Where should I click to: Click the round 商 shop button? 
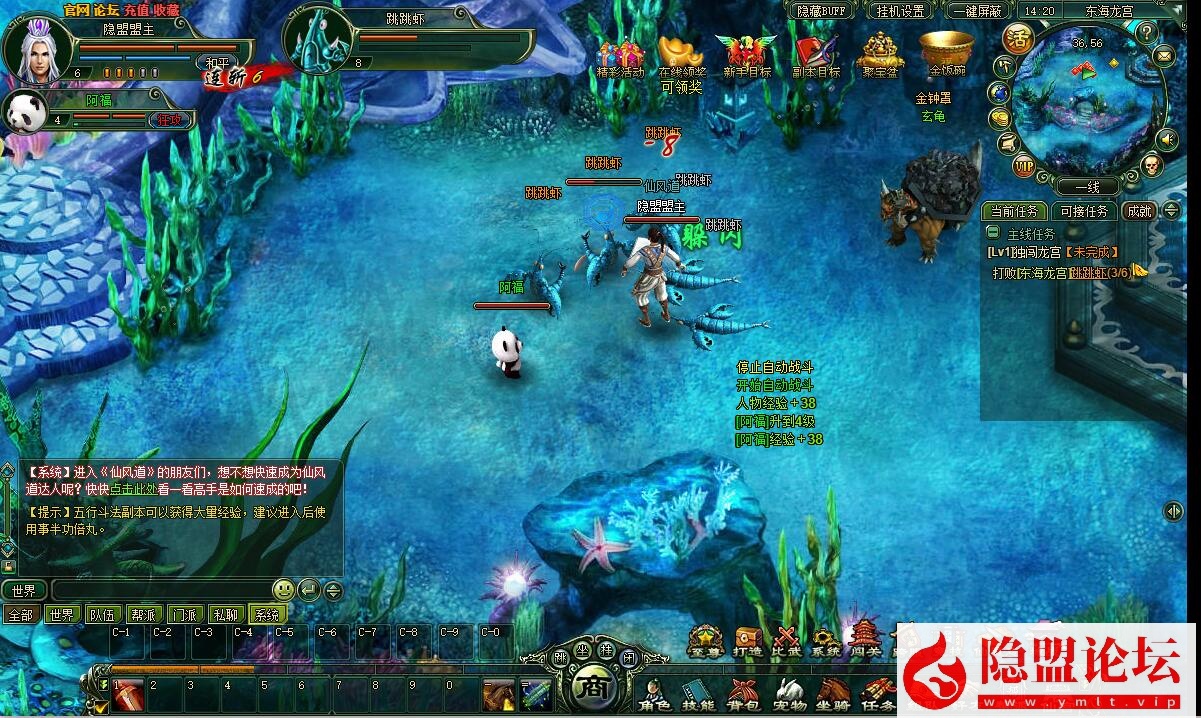(591, 688)
